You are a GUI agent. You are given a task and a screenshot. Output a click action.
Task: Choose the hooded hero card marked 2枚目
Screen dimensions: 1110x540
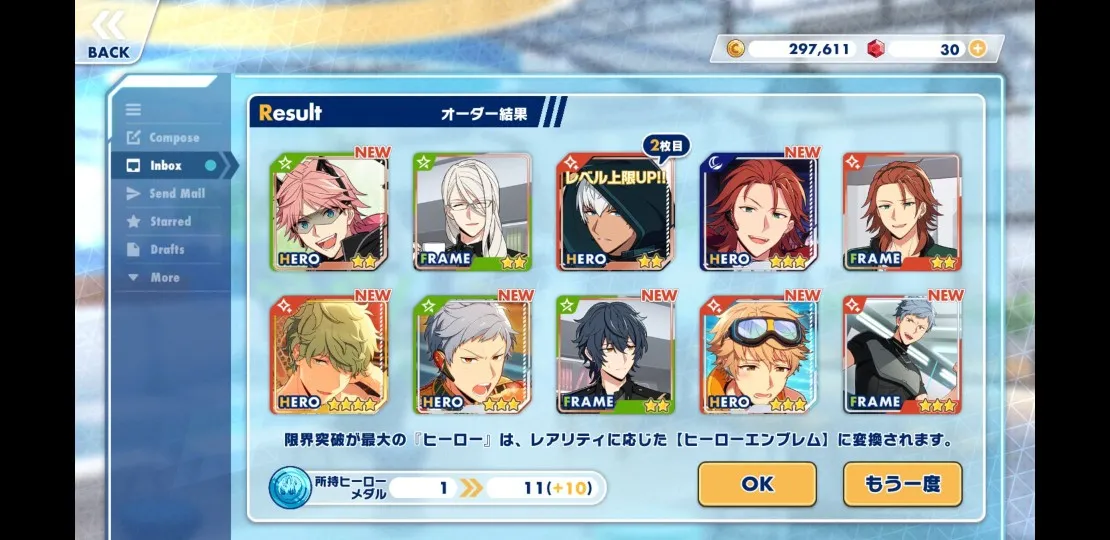616,212
